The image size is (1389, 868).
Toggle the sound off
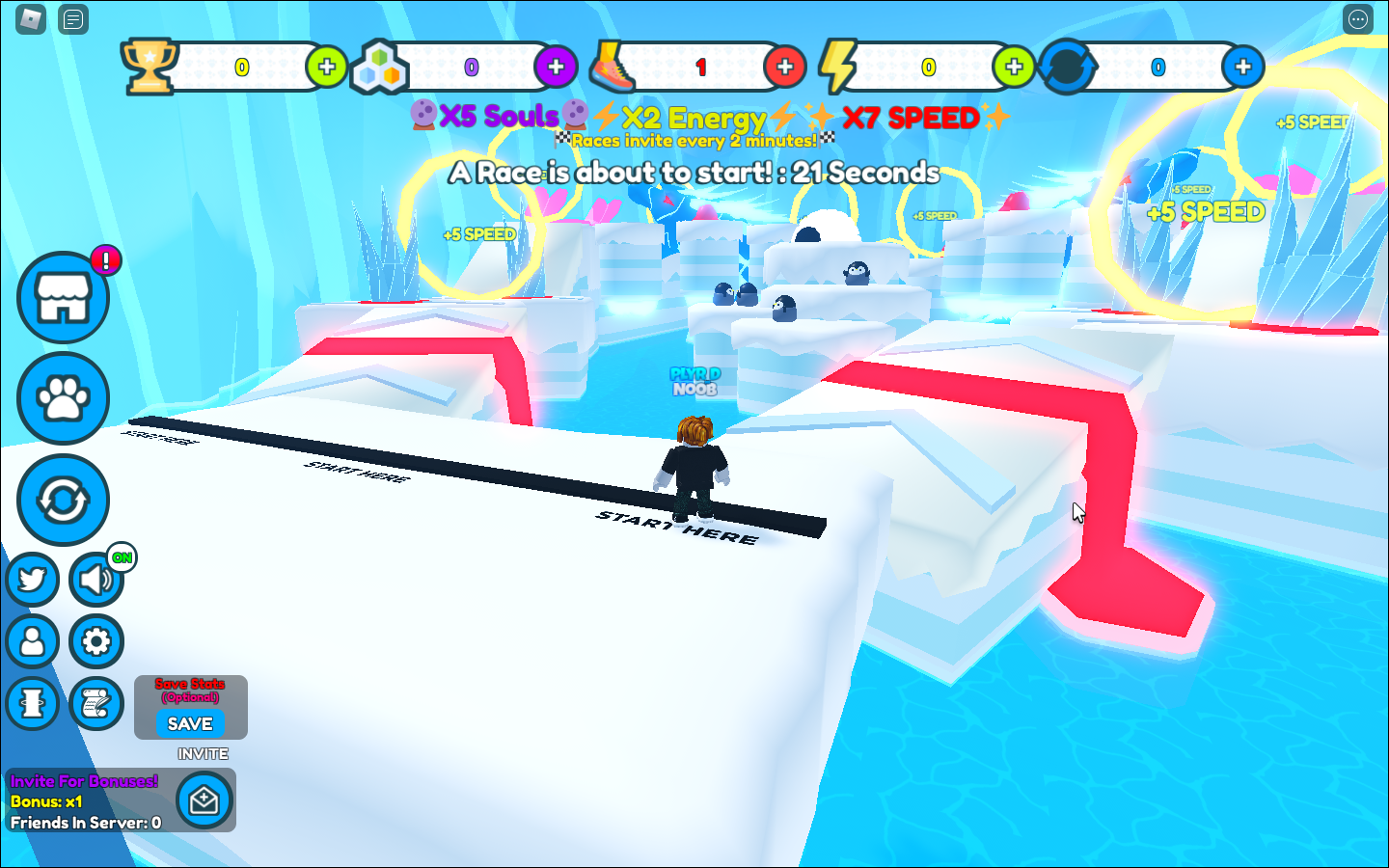(x=95, y=580)
